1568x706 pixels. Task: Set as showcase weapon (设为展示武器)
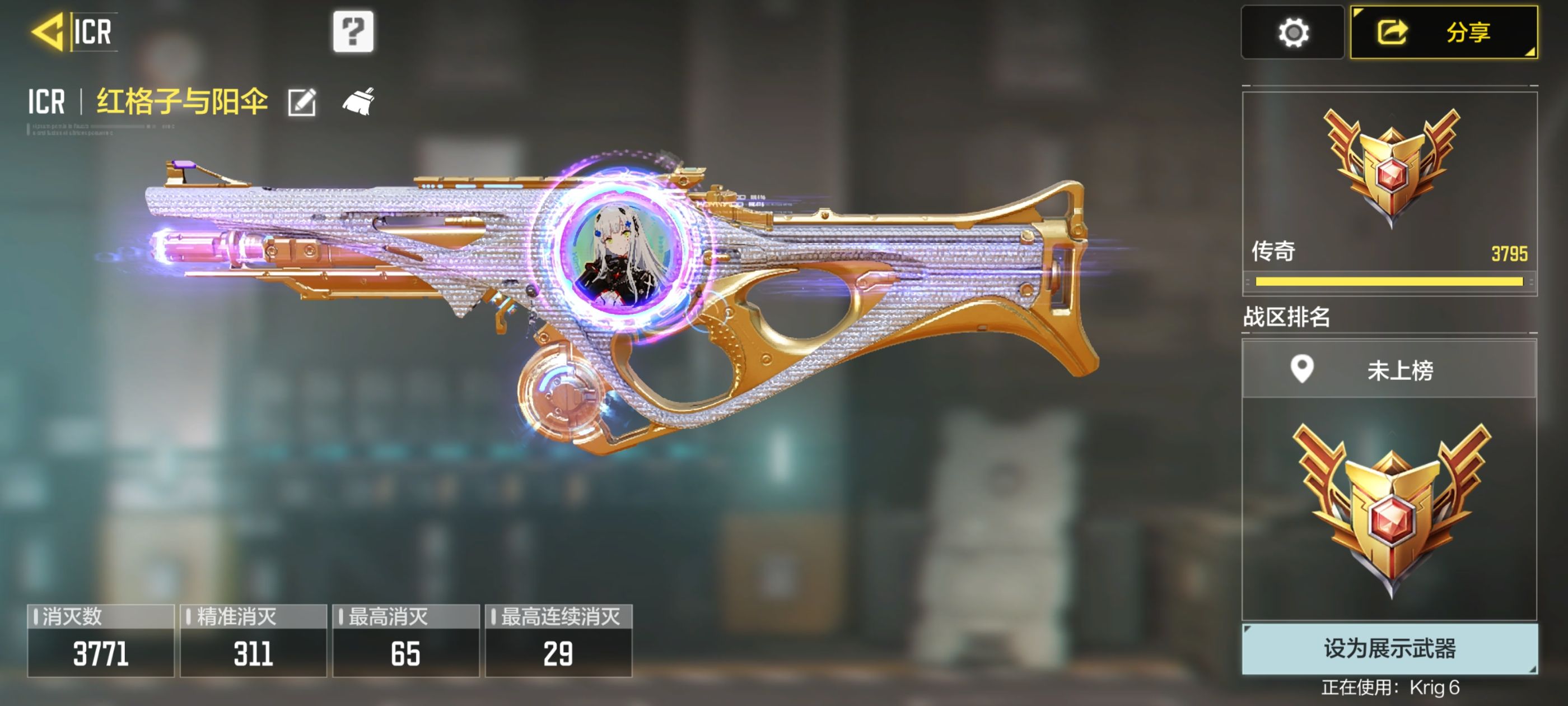[1389, 649]
